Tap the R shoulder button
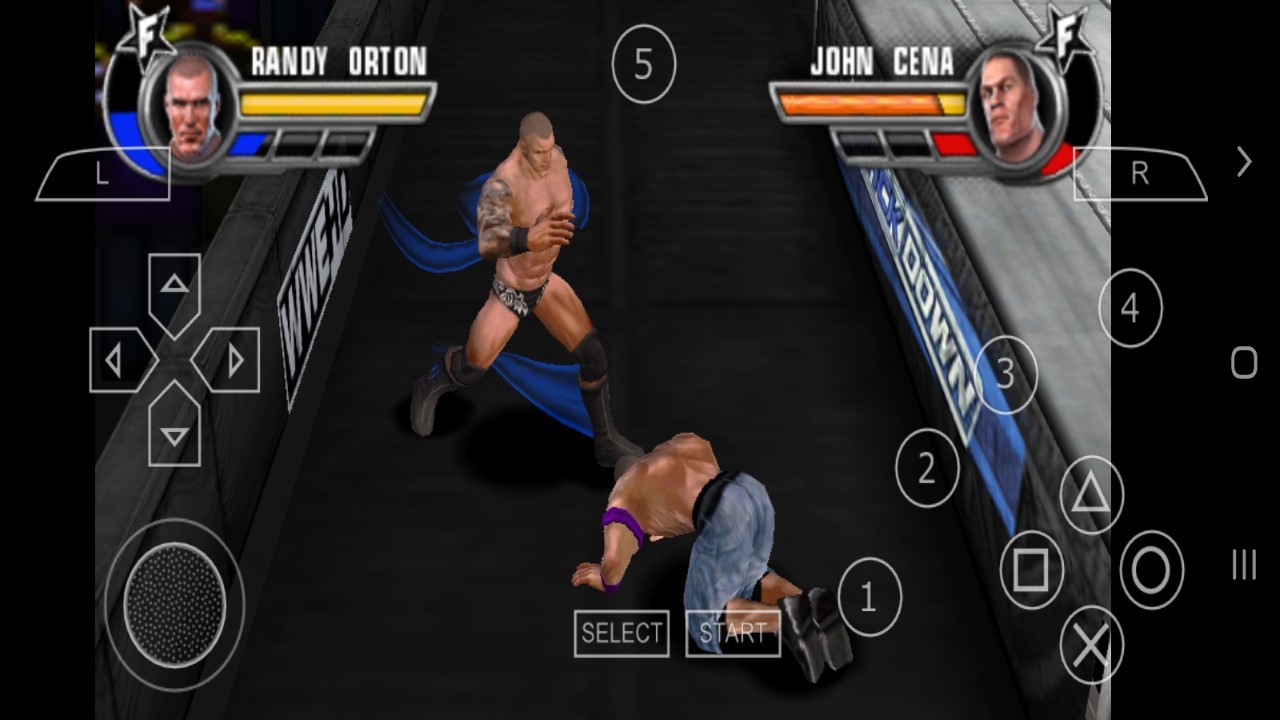 1139,174
